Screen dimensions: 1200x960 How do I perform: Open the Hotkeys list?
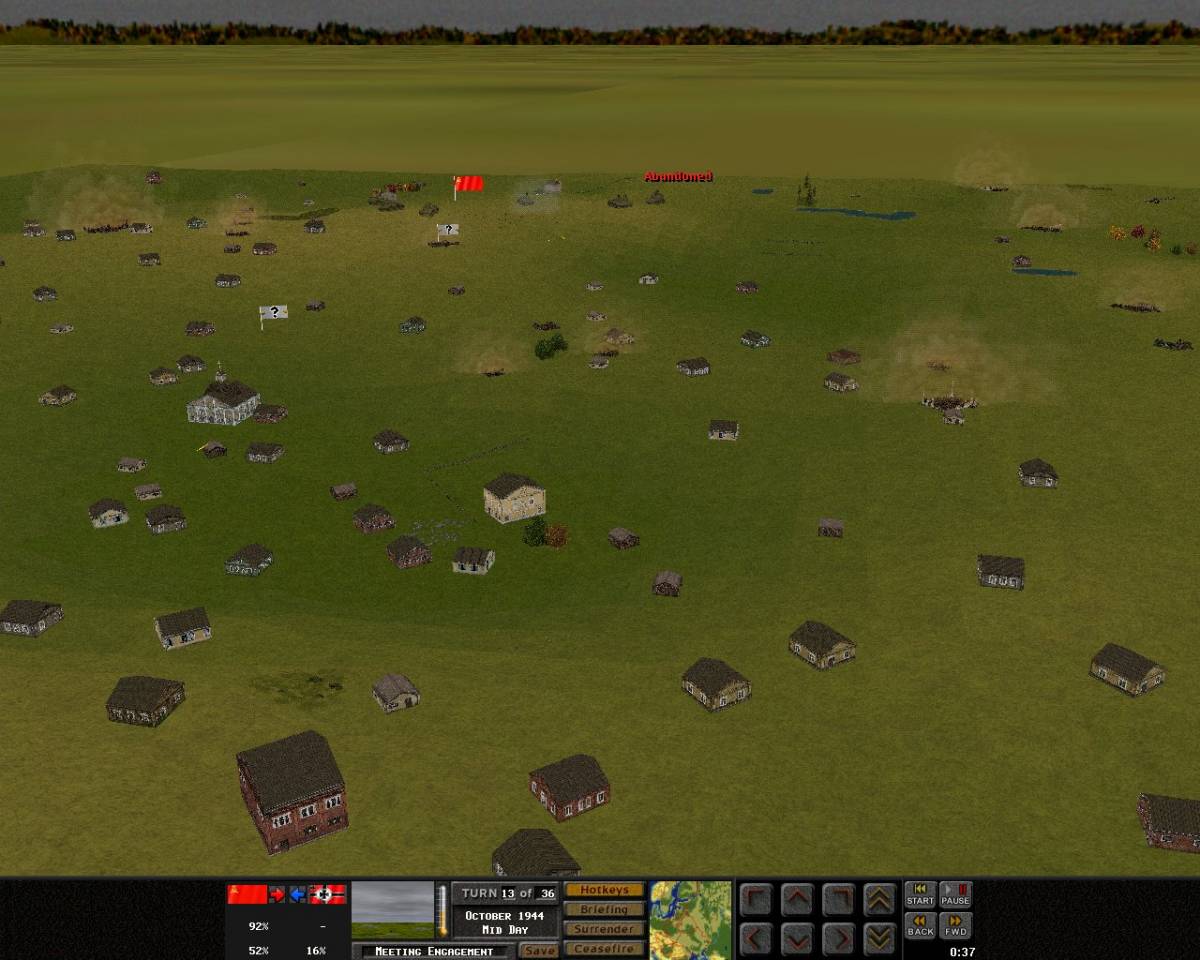pyautogui.click(x=604, y=890)
